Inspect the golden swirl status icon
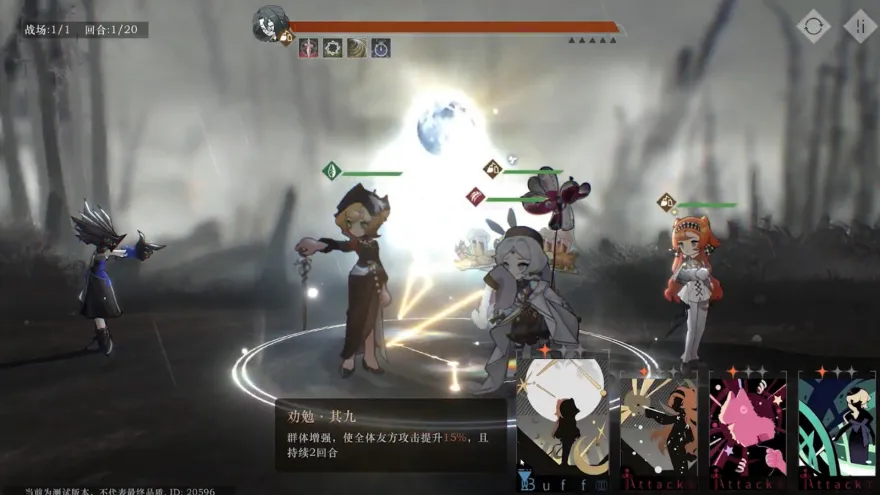Screen dimensions: 880x495 click(x=356, y=48)
